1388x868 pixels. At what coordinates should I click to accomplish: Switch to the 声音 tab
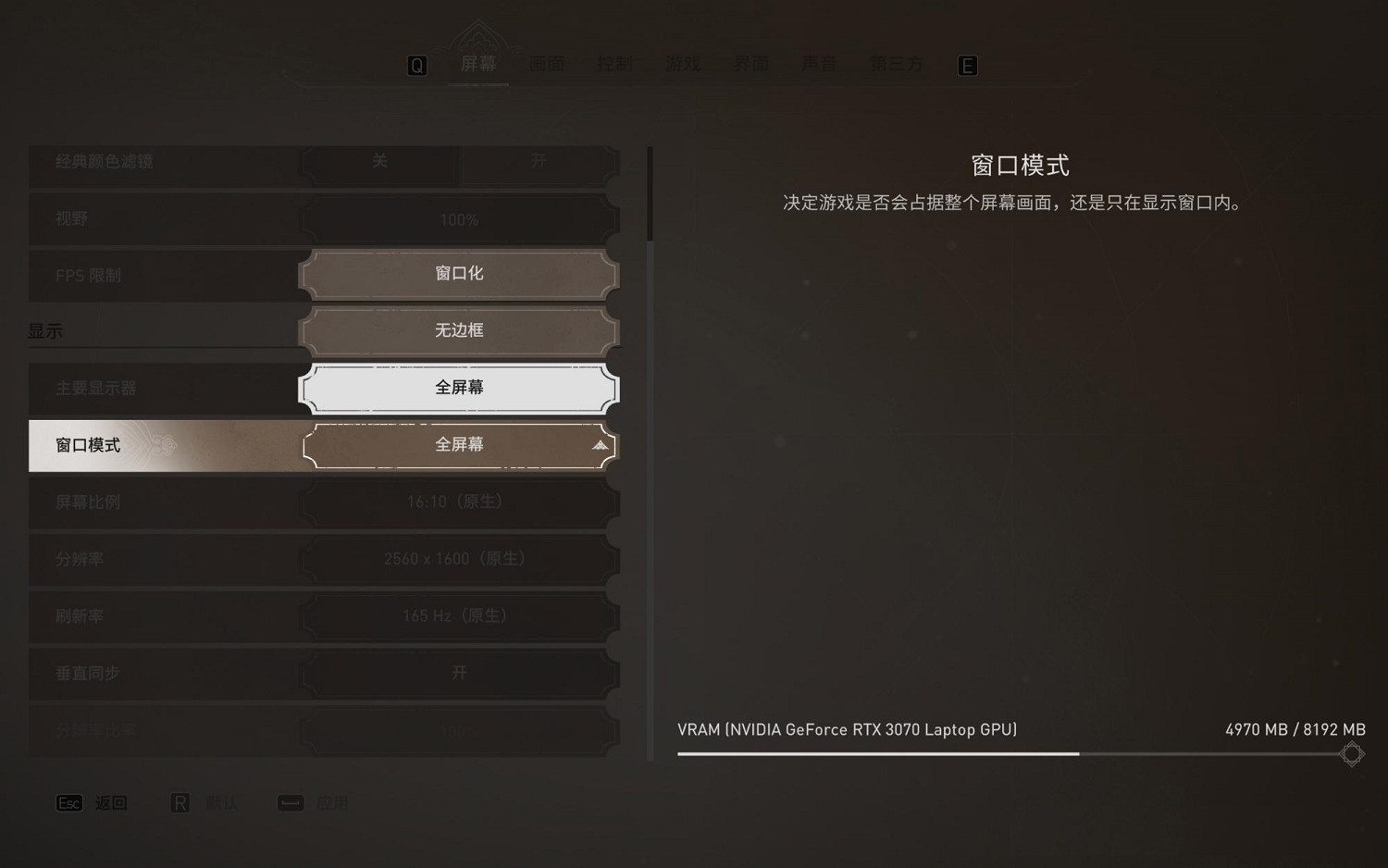[818, 64]
